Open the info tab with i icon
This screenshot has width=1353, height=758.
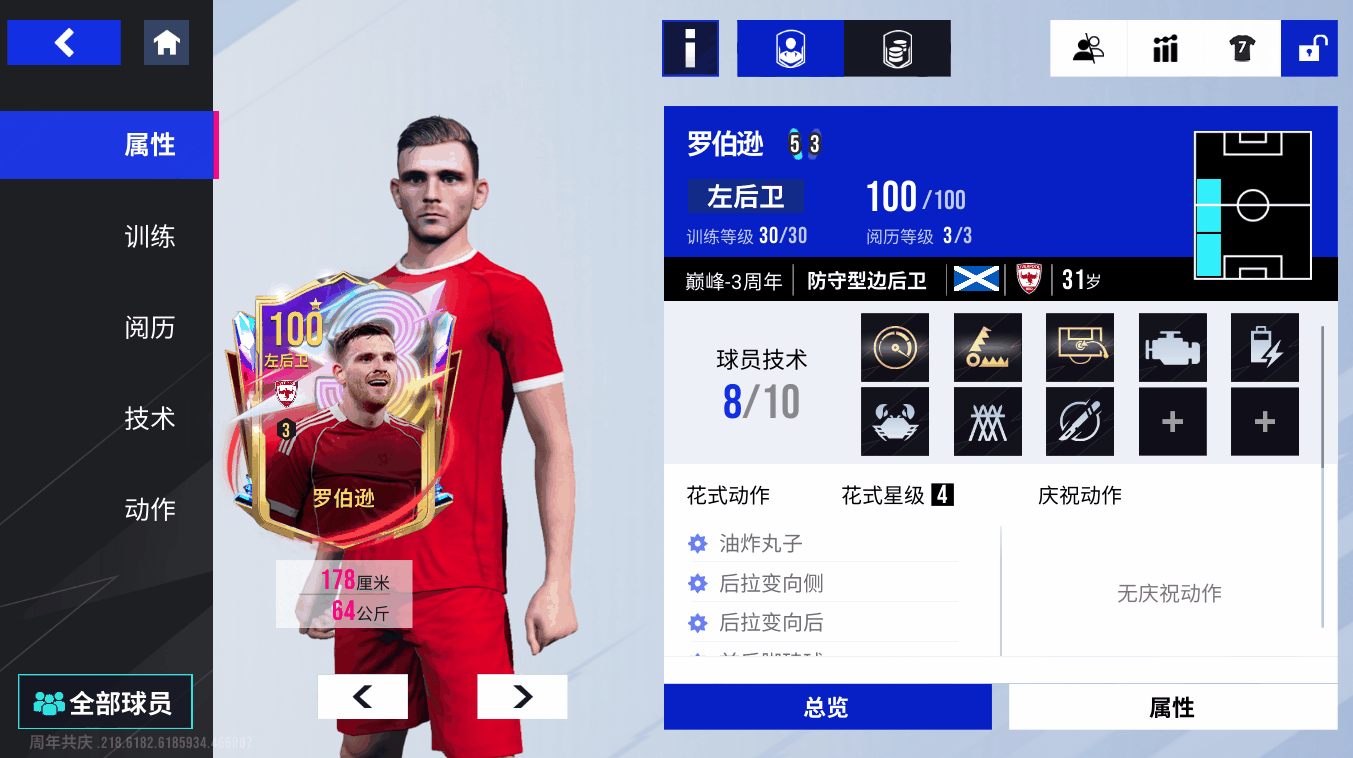pos(690,48)
